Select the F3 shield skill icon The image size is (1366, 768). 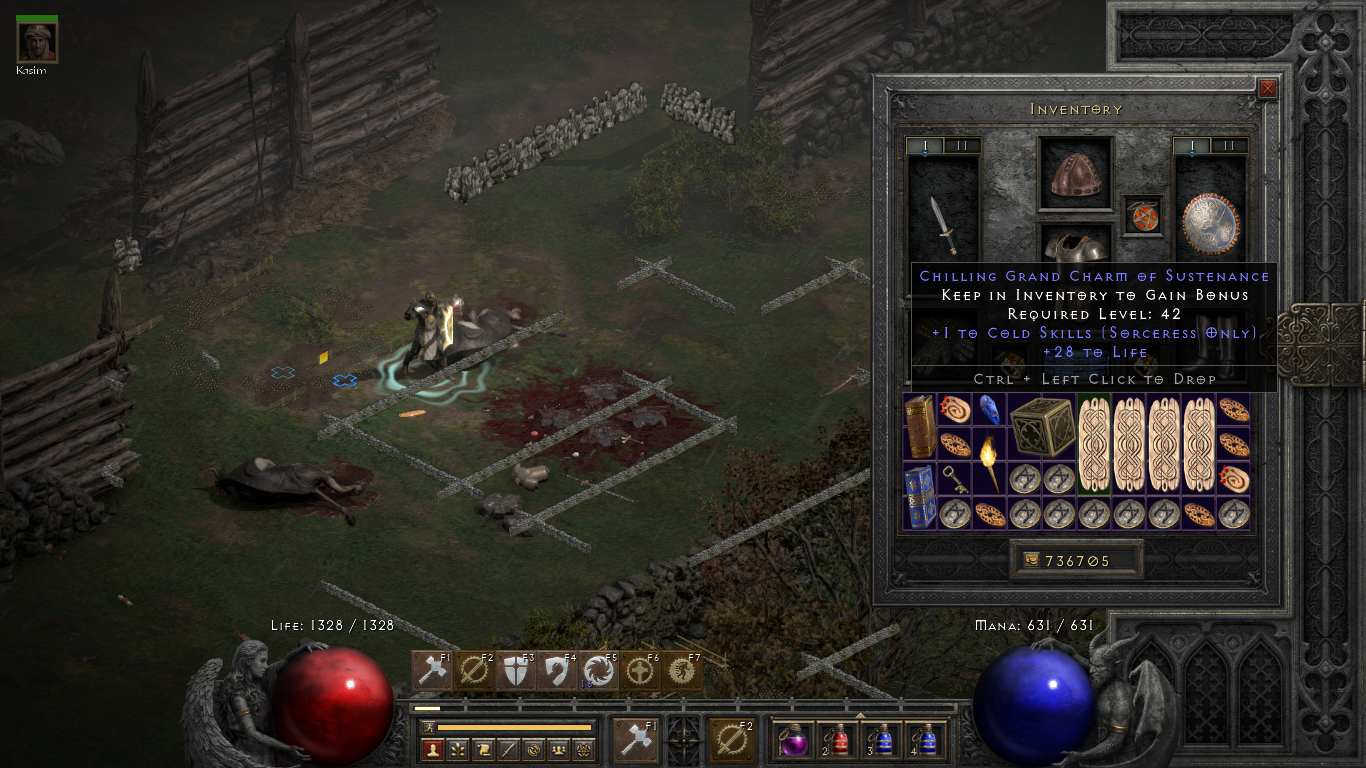(515, 671)
